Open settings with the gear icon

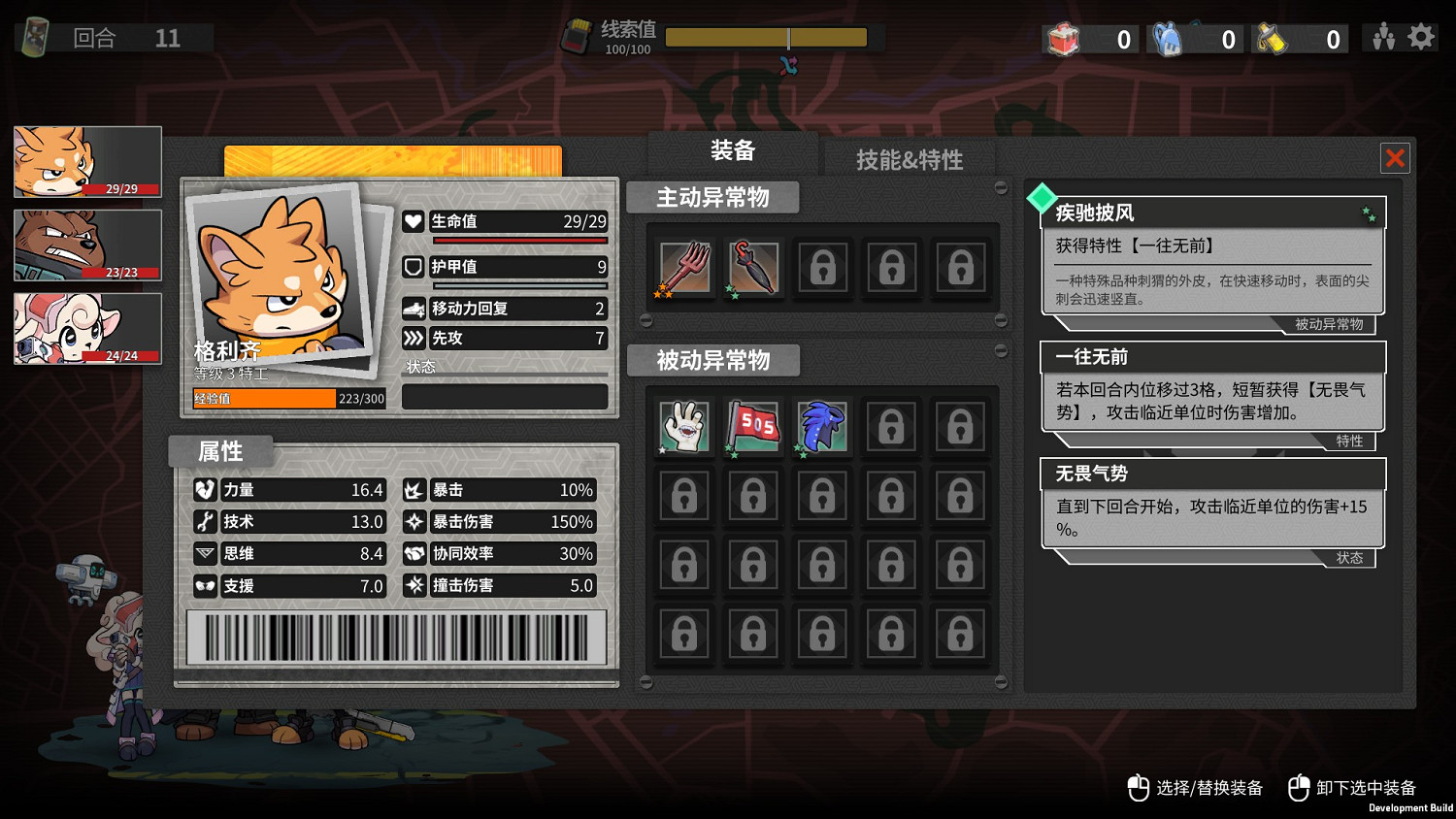(x=1420, y=36)
